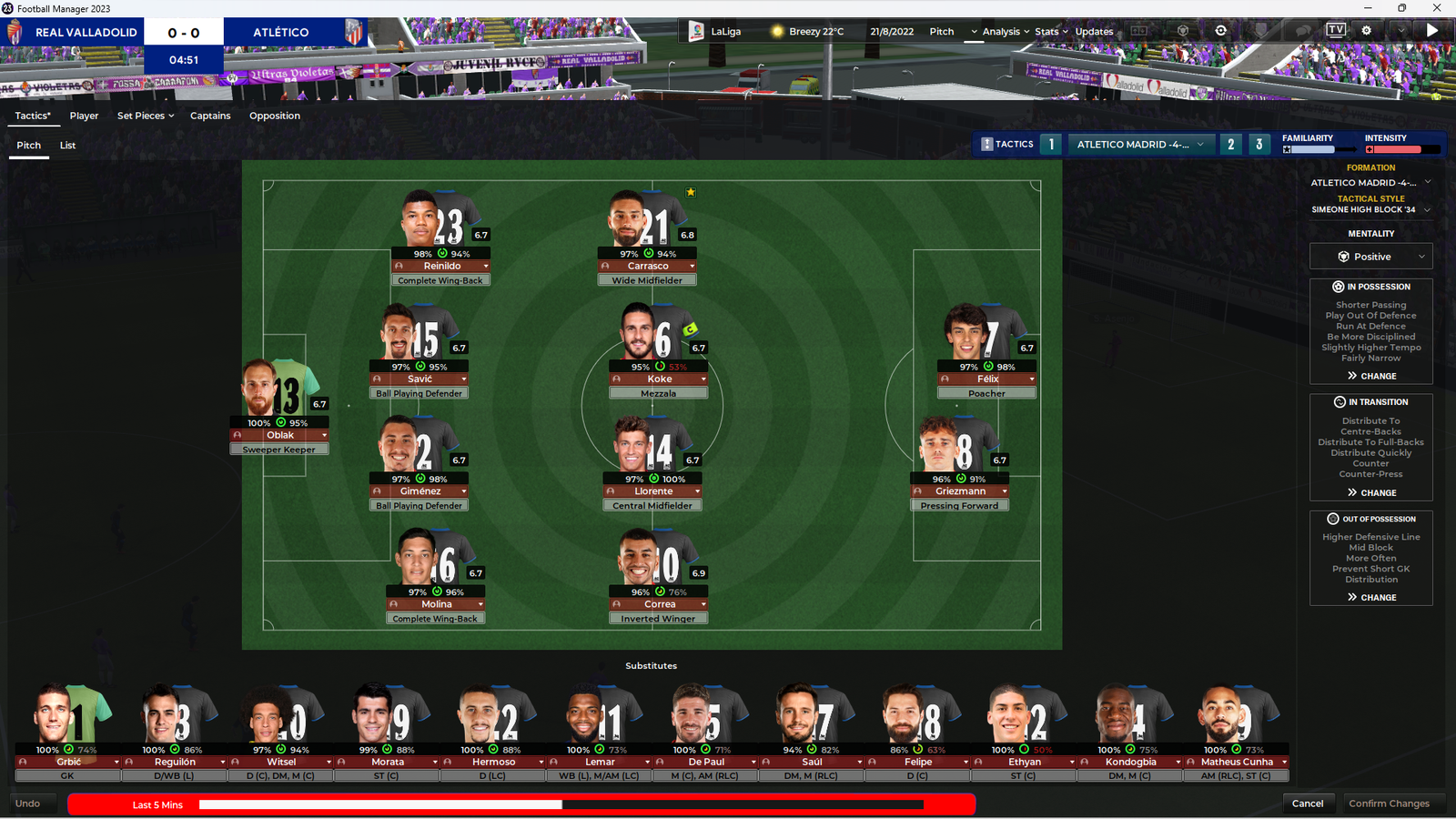Select tactic slot number 2
Screen dimensions: 1456x819
[x=1231, y=145]
